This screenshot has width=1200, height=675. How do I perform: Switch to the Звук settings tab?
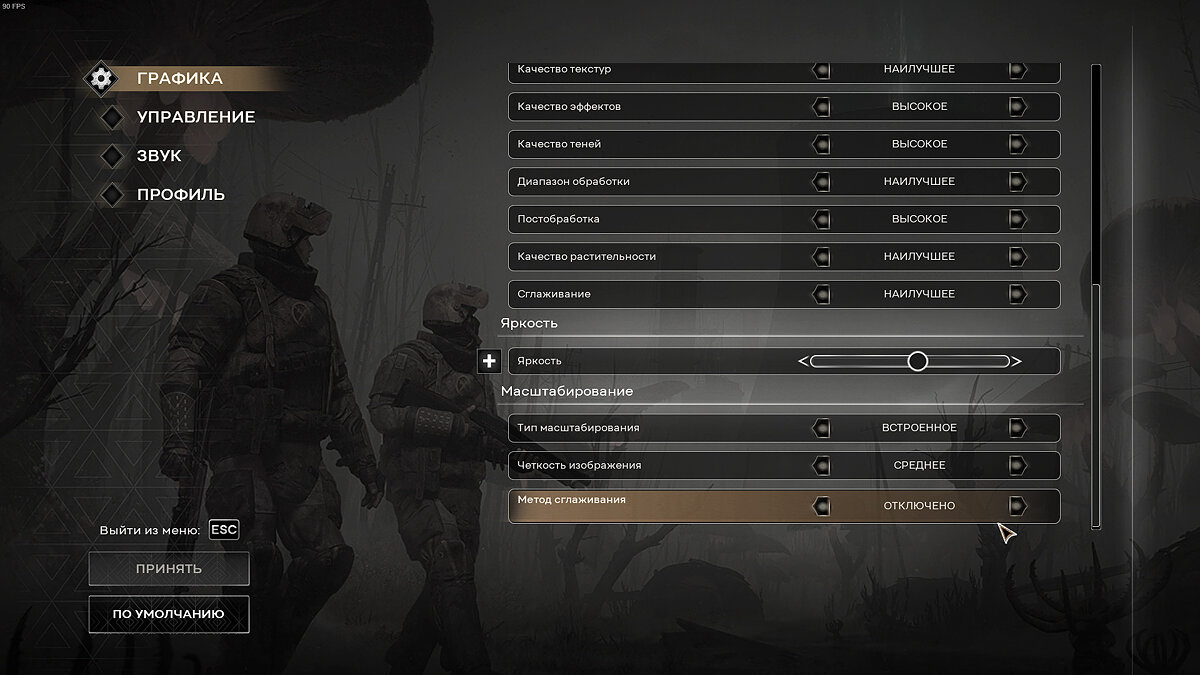pos(158,156)
